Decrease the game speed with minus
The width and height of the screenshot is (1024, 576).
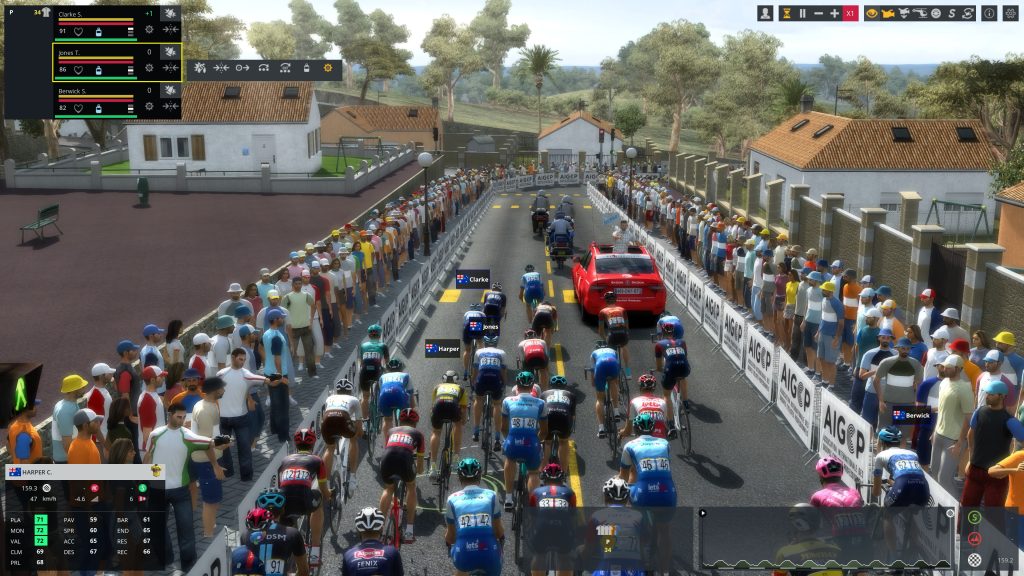click(x=818, y=13)
